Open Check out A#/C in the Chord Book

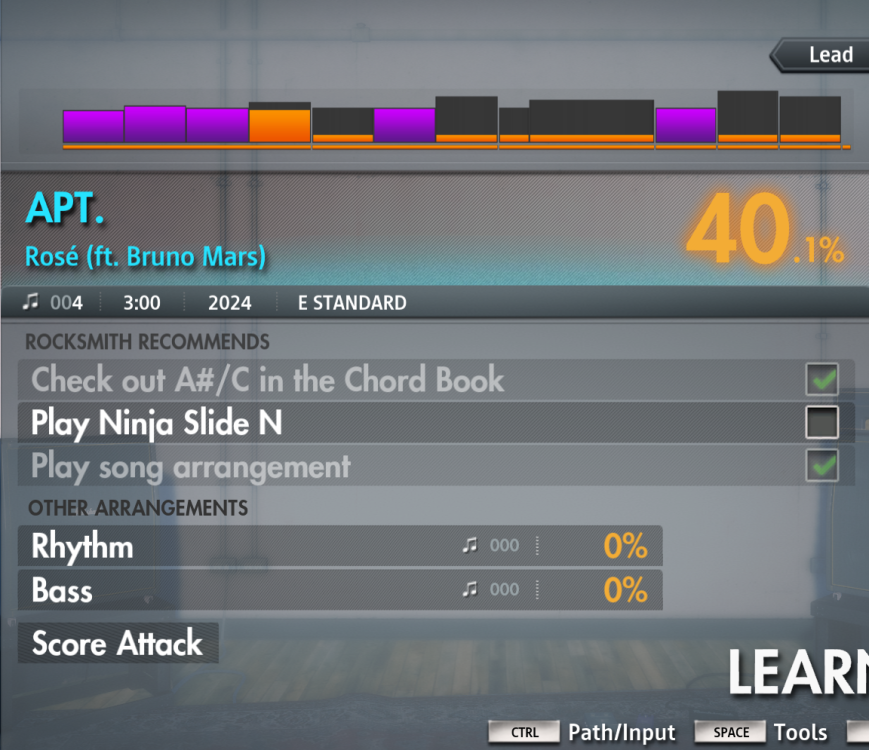click(268, 380)
